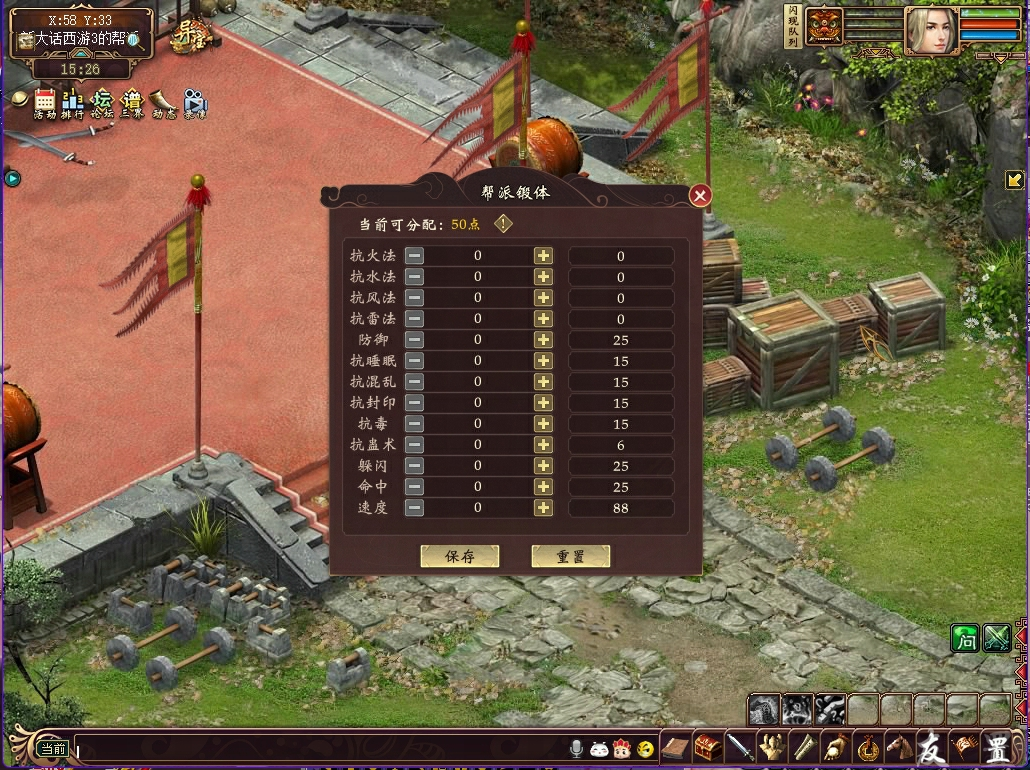Click the info icon beside 当前可分配
The width and height of the screenshot is (1030, 770).
(x=503, y=224)
